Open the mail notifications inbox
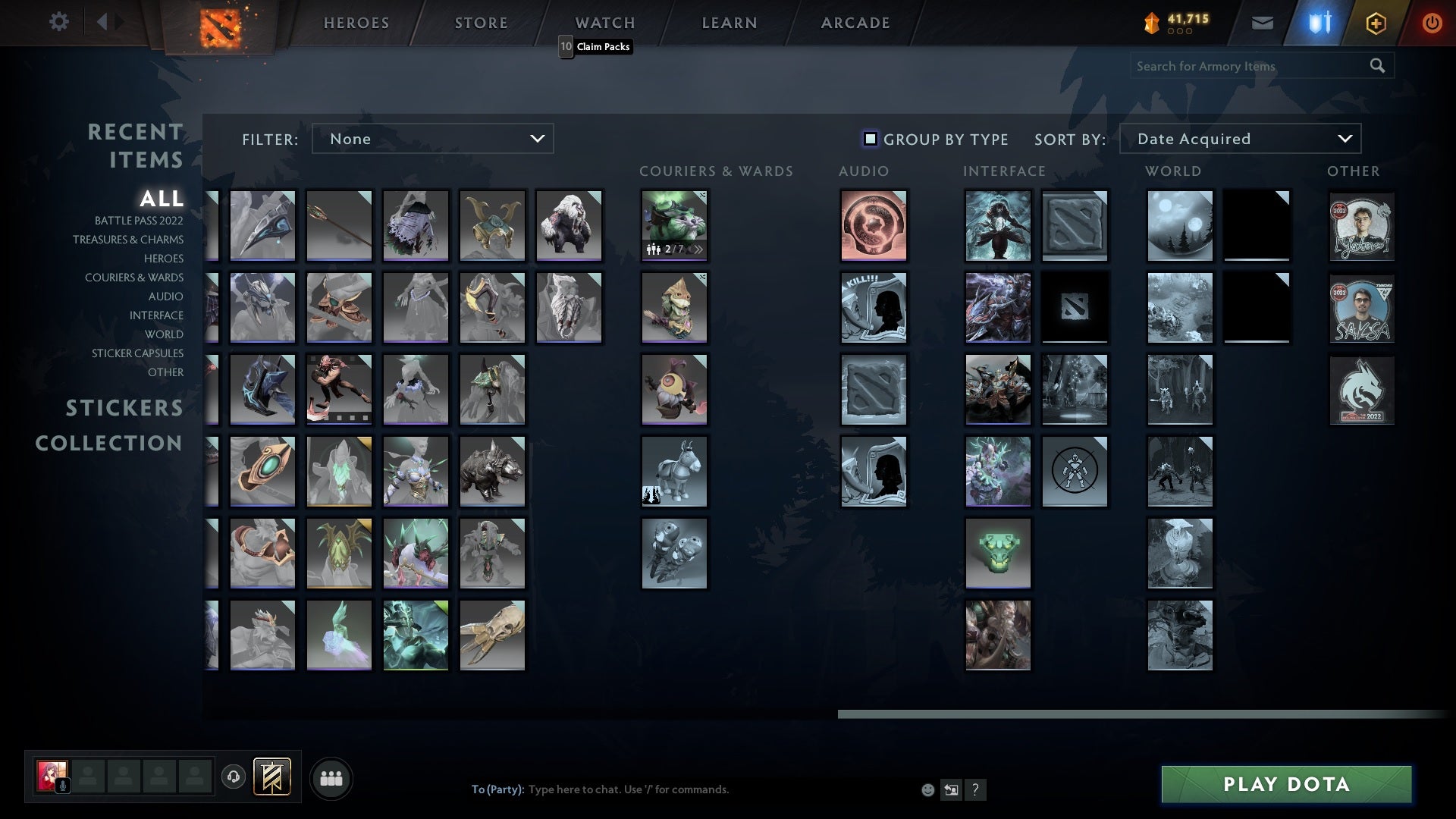This screenshot has width=1456, height=819. click(x=1262, y=22)
